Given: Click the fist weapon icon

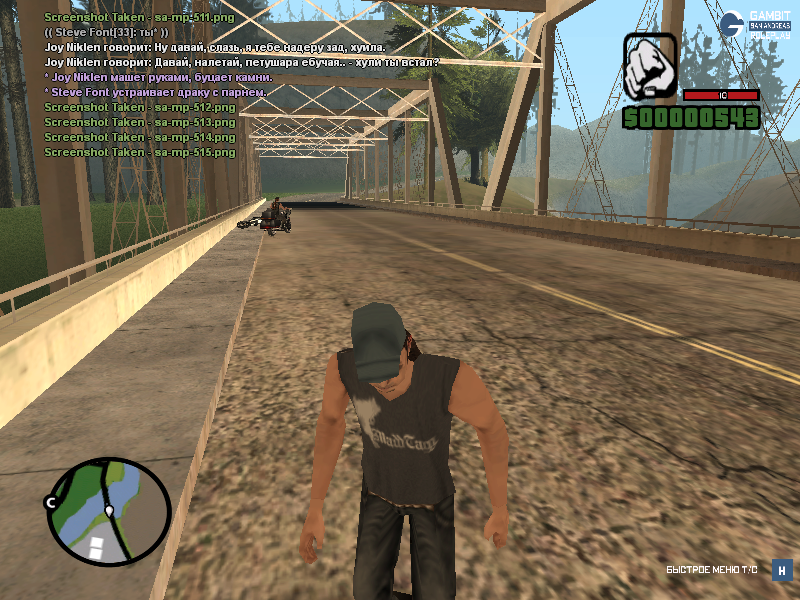Looking at the screenshot, I should pyautogui.click(x=651, y=66).
